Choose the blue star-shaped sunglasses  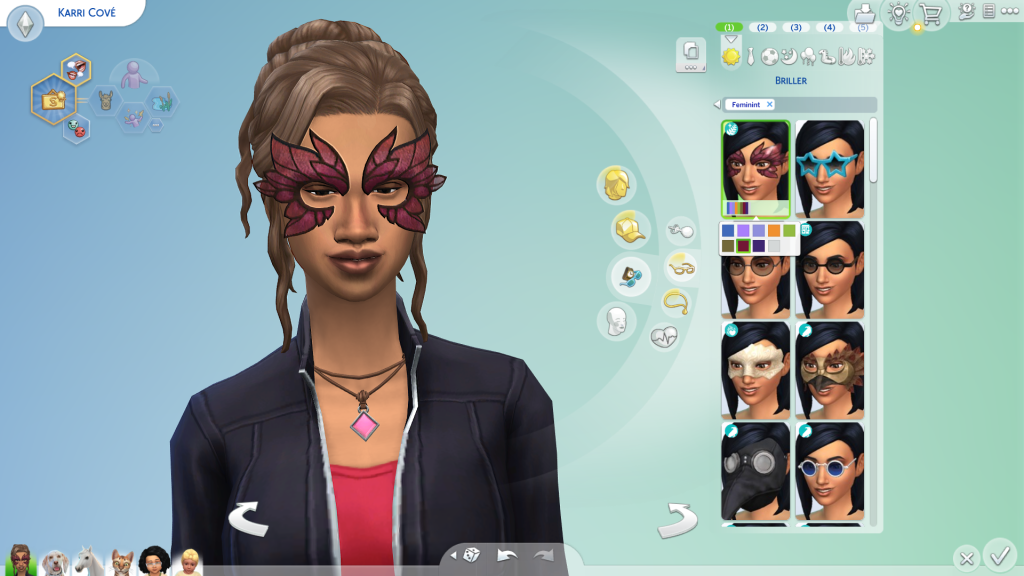(x=830, y=167)
